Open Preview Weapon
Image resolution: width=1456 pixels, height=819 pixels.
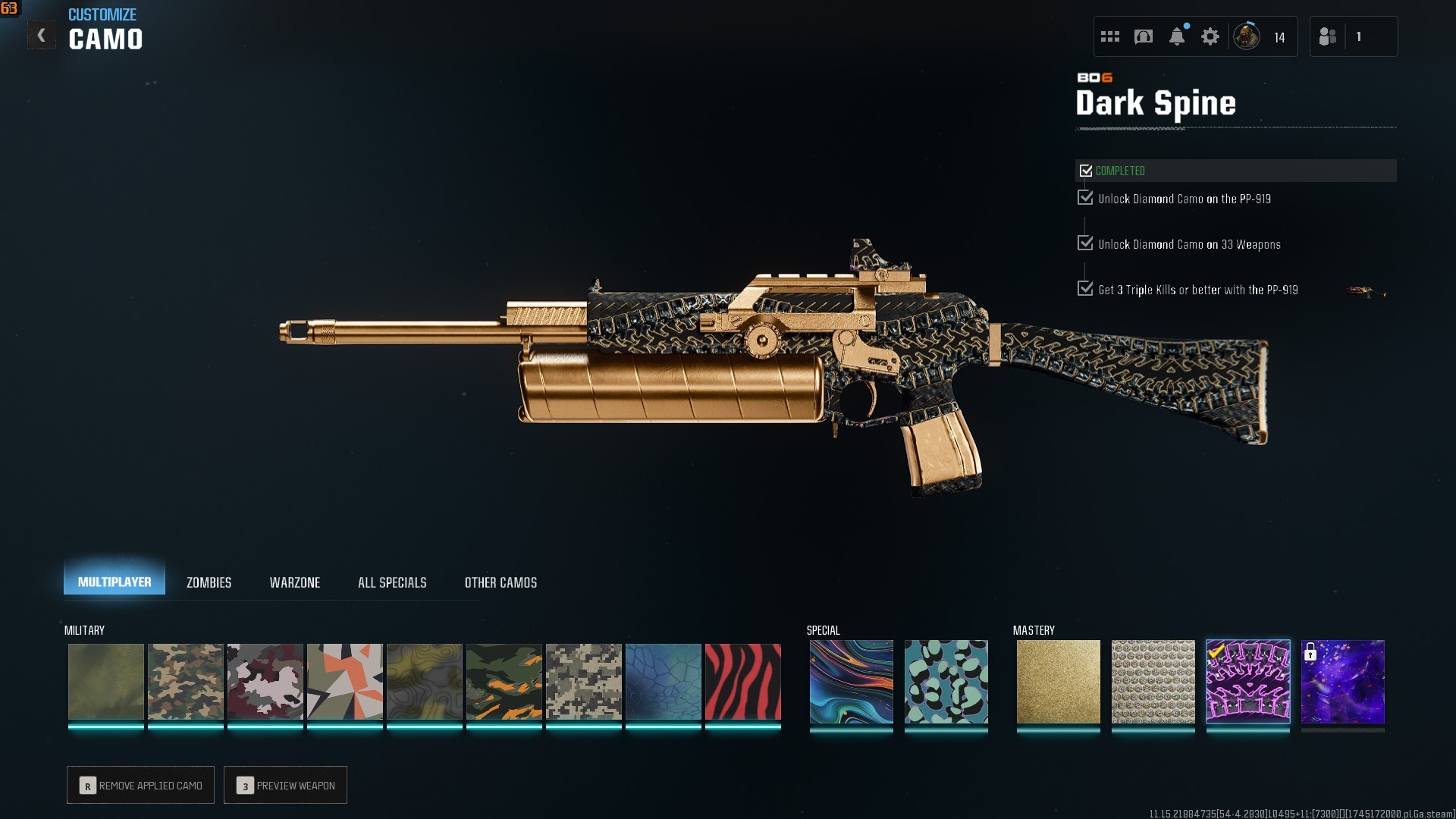pyautogui.click(x=285, y=785)
